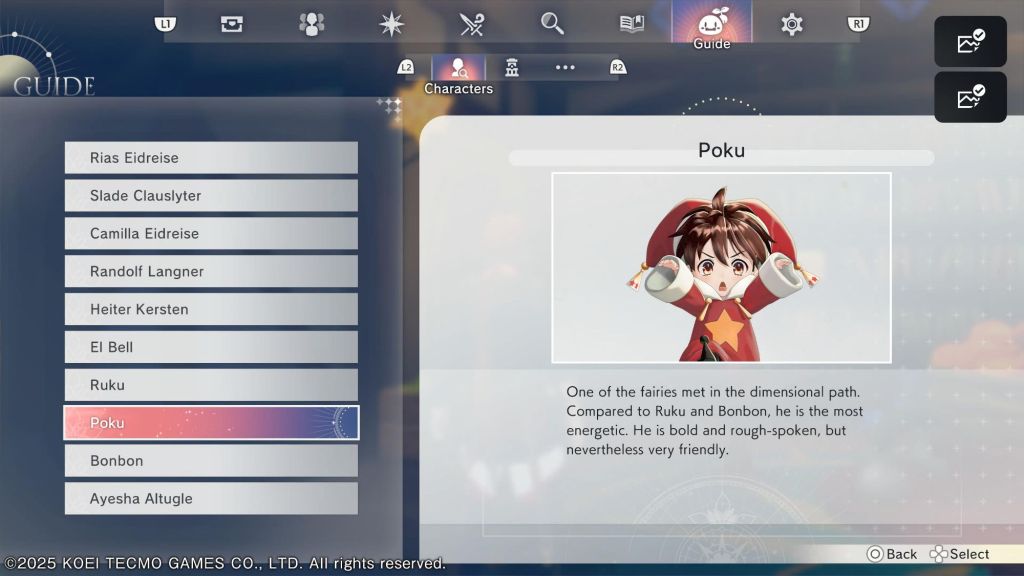This screenshot has height=576, width=1024.
Task: Click the highlighted Poku entry
Action: (211, 423)
